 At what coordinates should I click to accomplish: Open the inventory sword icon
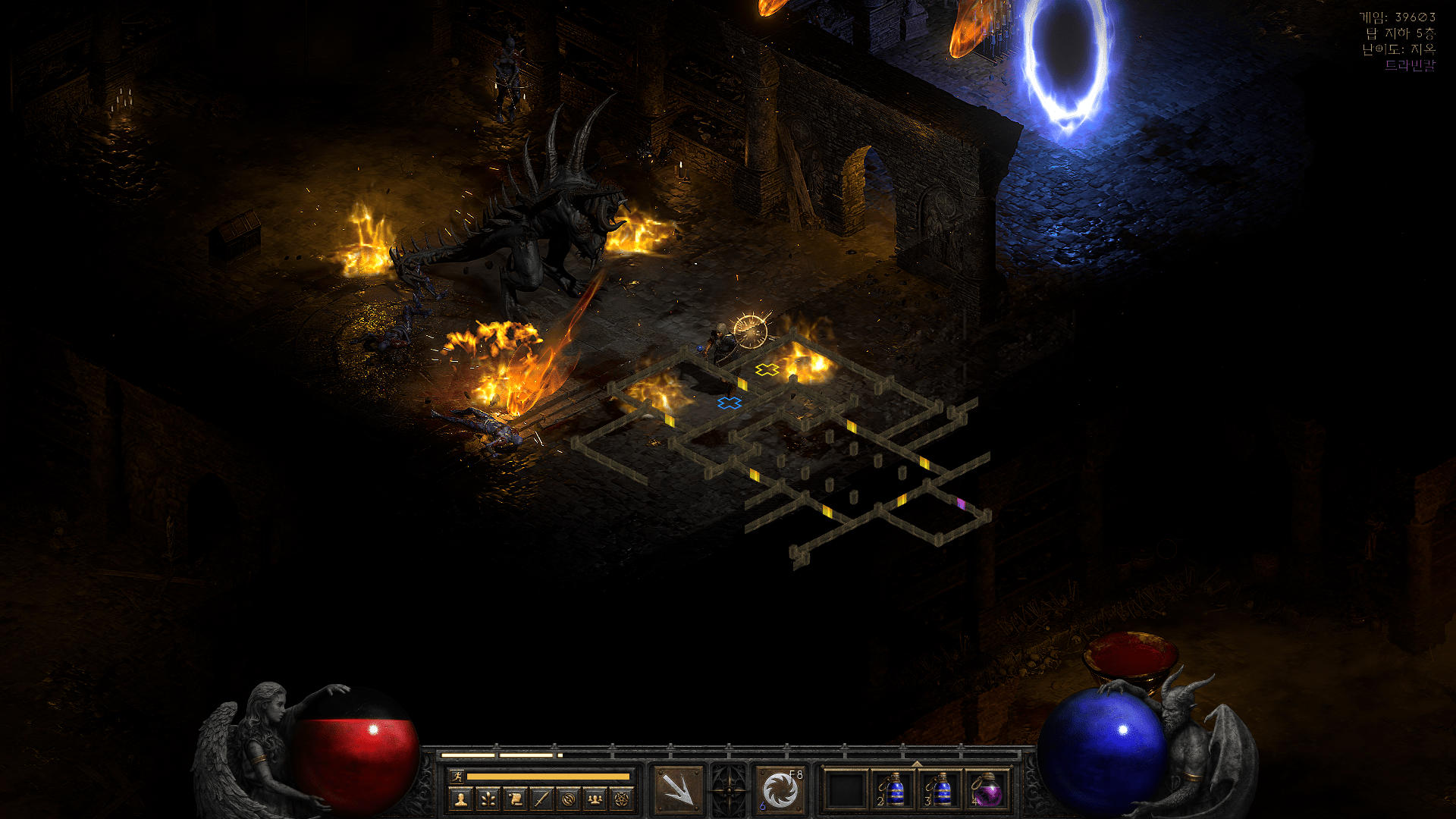coord(541,799)
